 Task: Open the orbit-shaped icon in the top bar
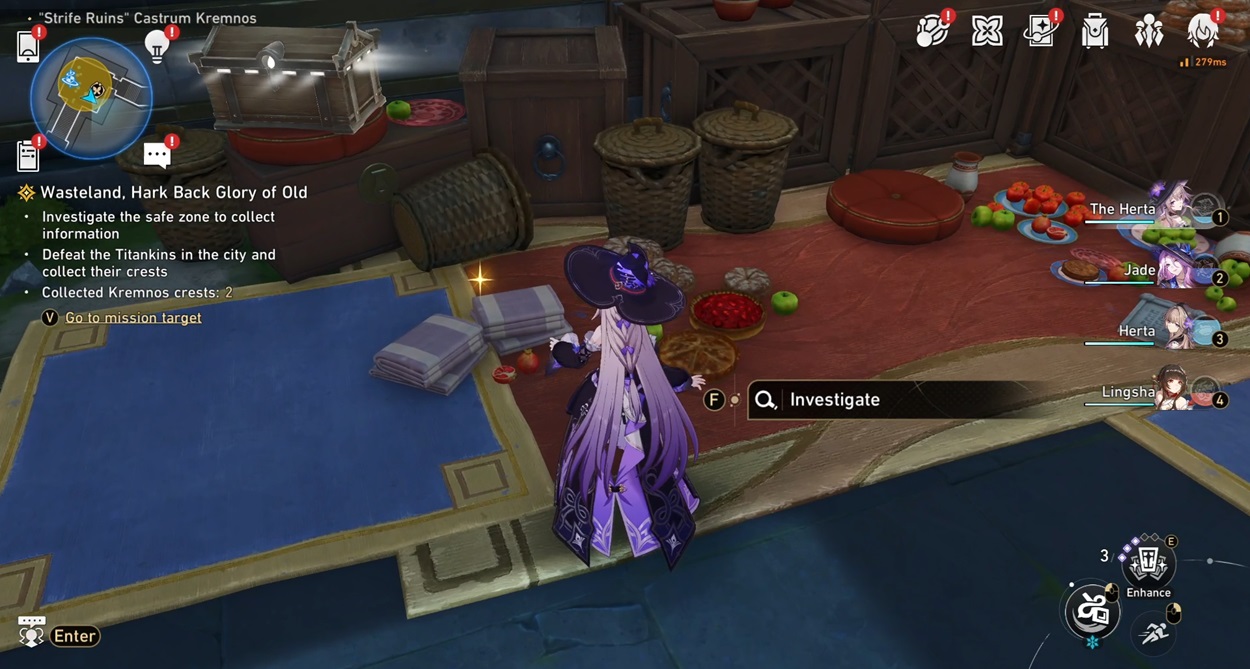[x=932, y=31]
